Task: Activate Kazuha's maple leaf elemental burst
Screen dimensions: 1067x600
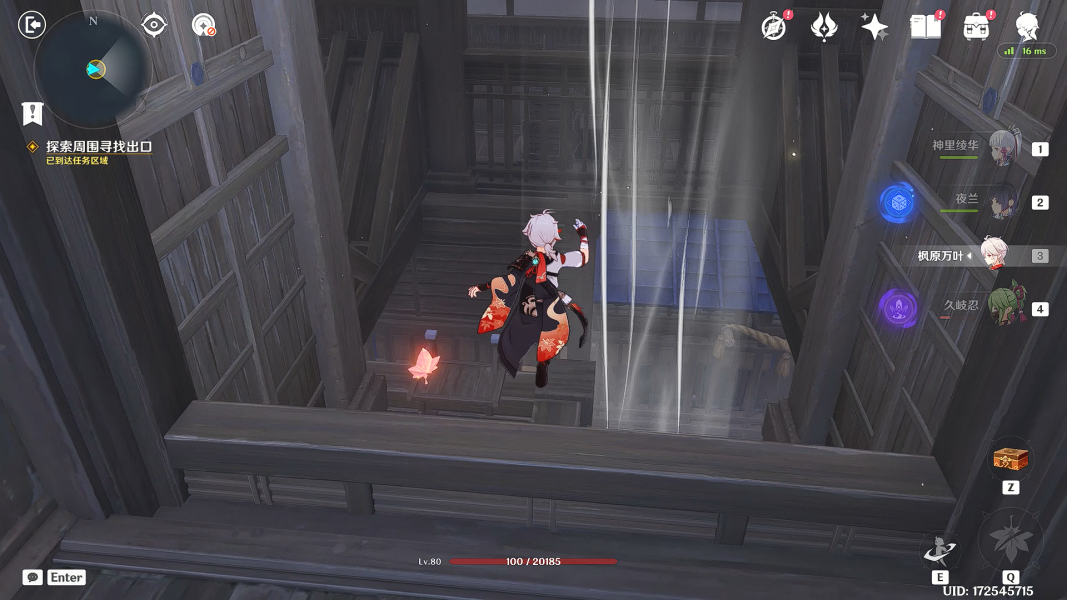Action: click(1010, 541)
